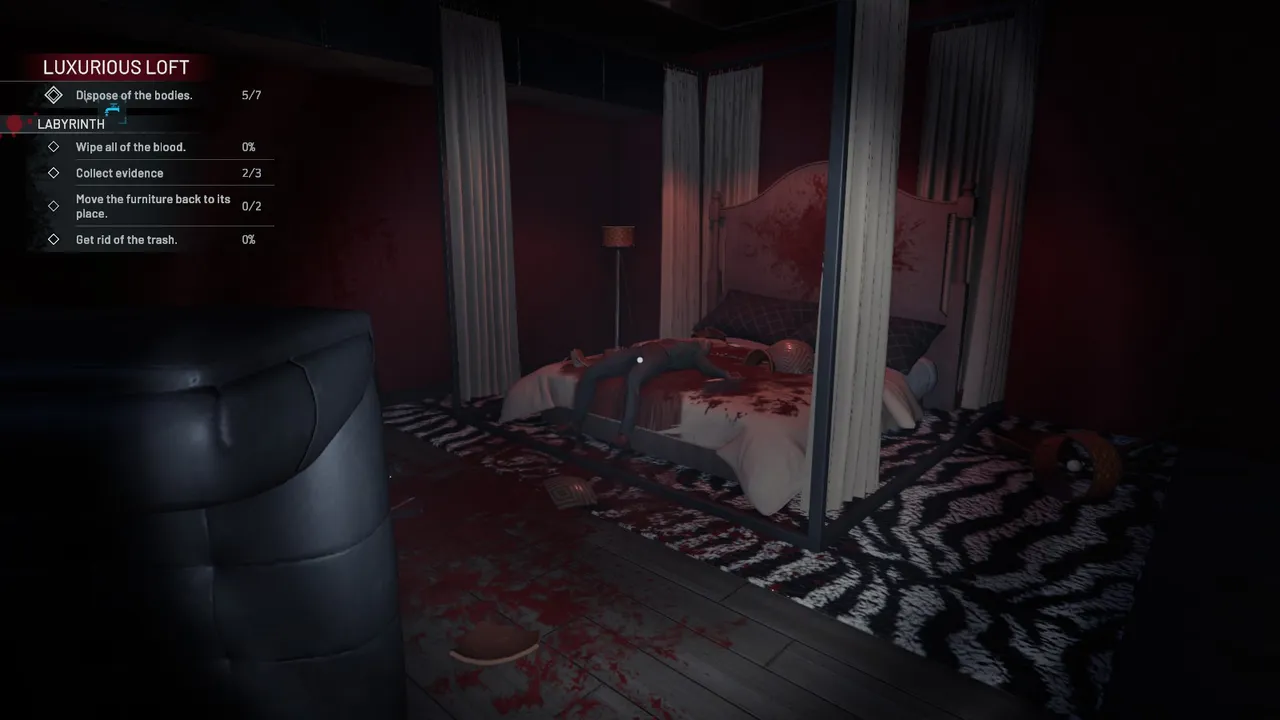Select the red blood splatter icon beside LABYRINTH

[x=14, y=122]
